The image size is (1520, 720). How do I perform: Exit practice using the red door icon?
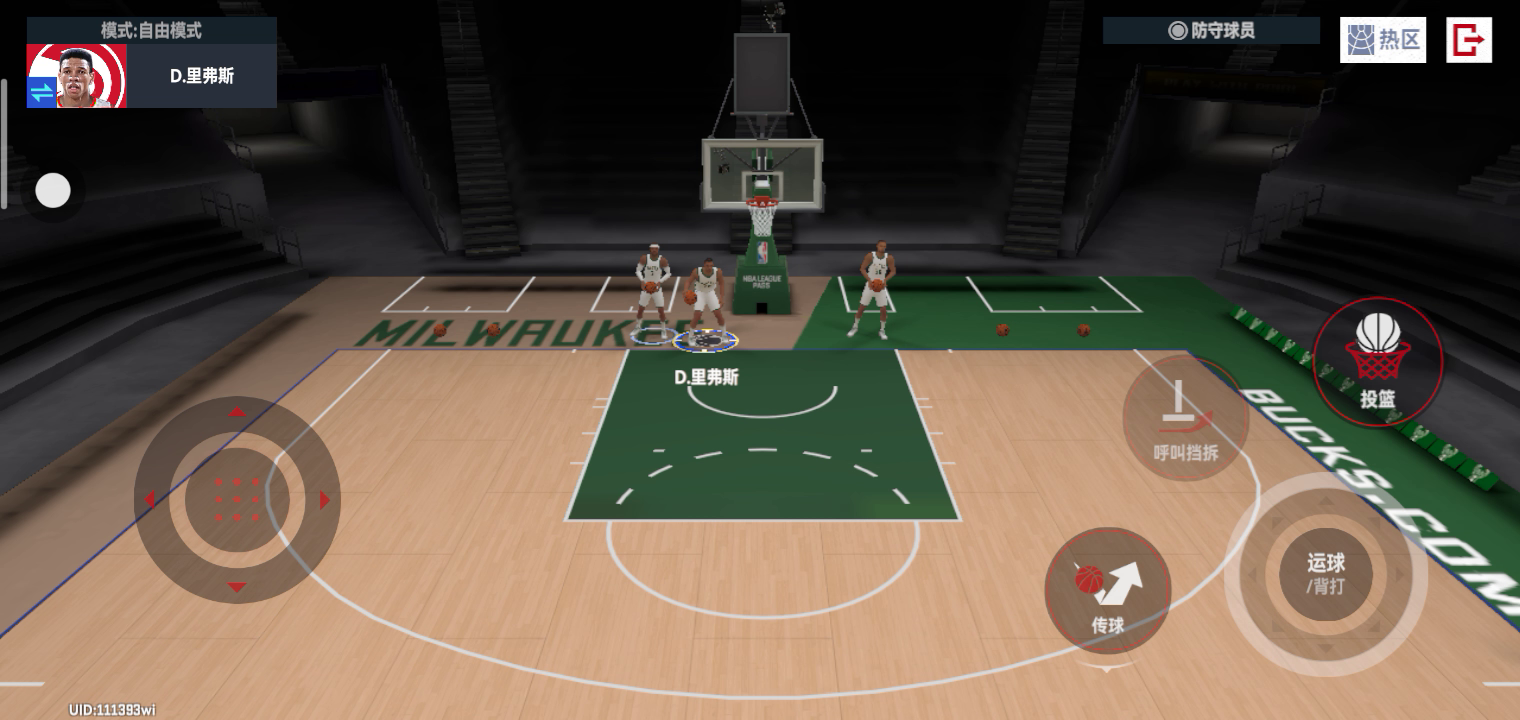click(1468, 40)
